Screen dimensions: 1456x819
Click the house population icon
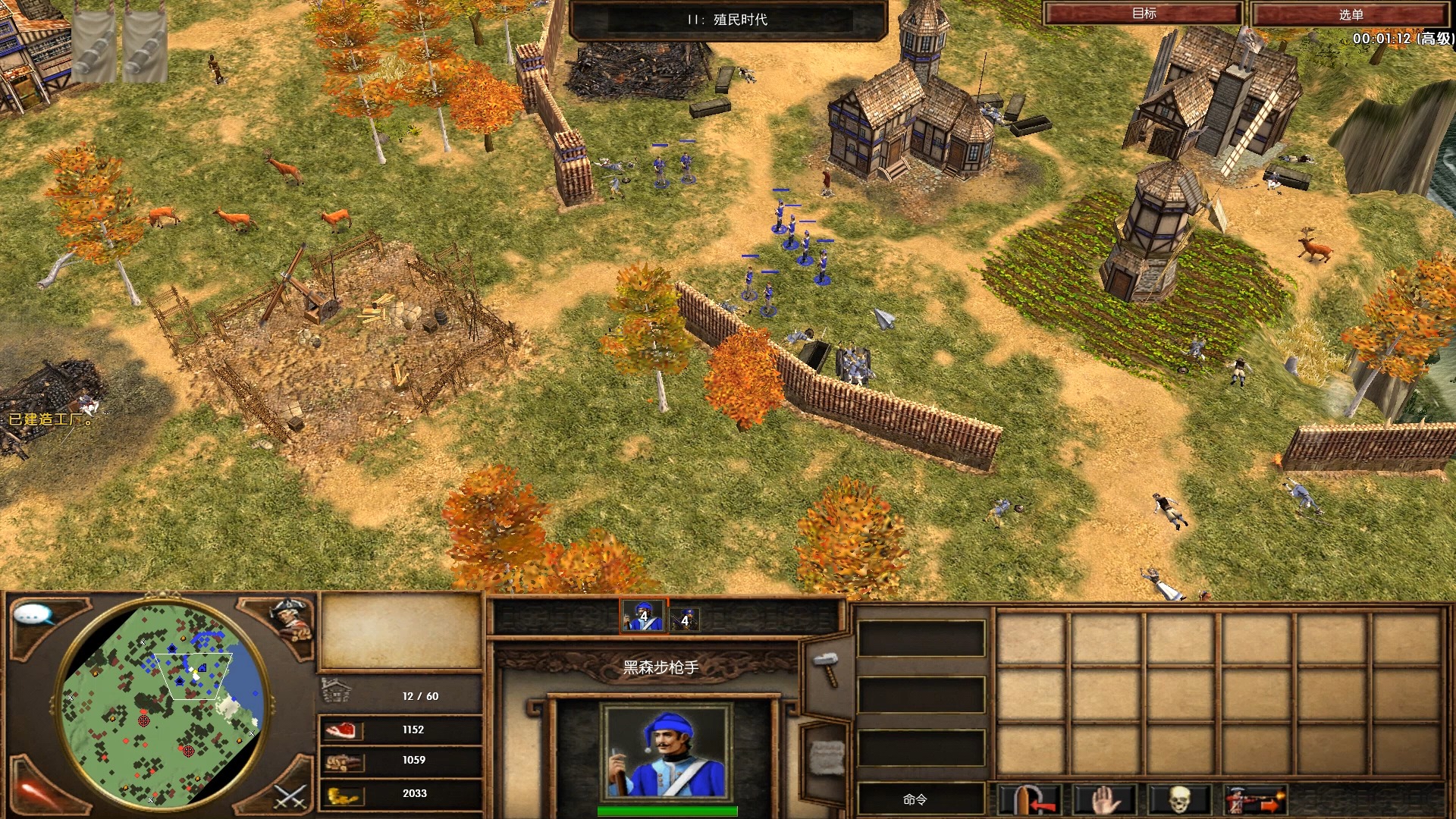(337, 691)
